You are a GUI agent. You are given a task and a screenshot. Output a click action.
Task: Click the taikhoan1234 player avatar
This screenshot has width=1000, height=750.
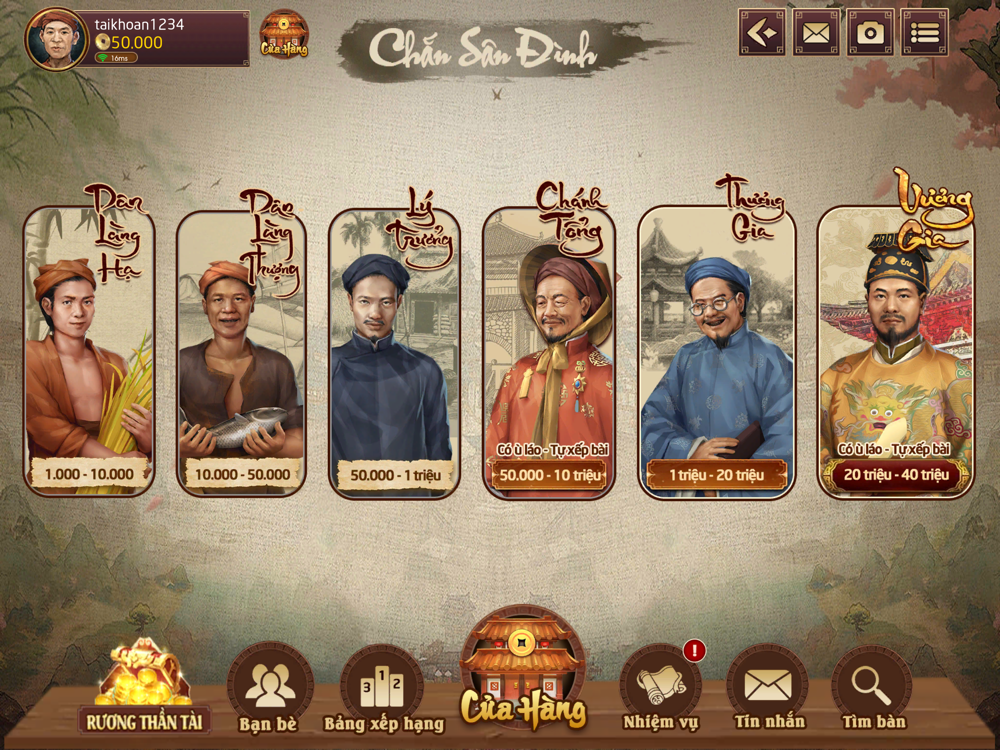(57, 40)
